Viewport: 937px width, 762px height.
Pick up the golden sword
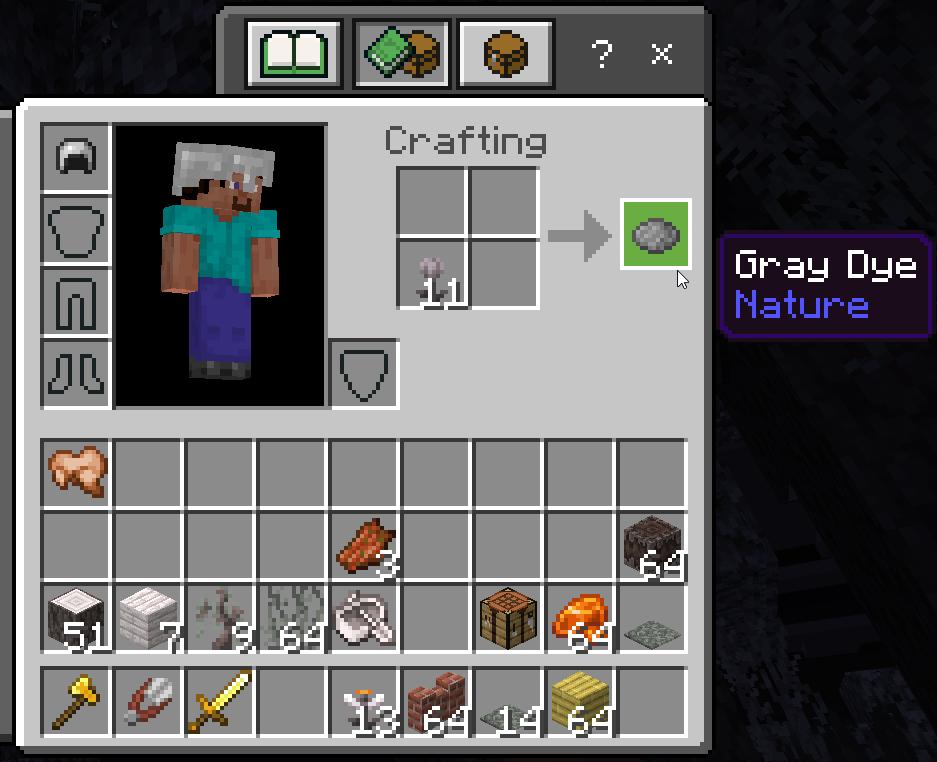click(220, 699)
